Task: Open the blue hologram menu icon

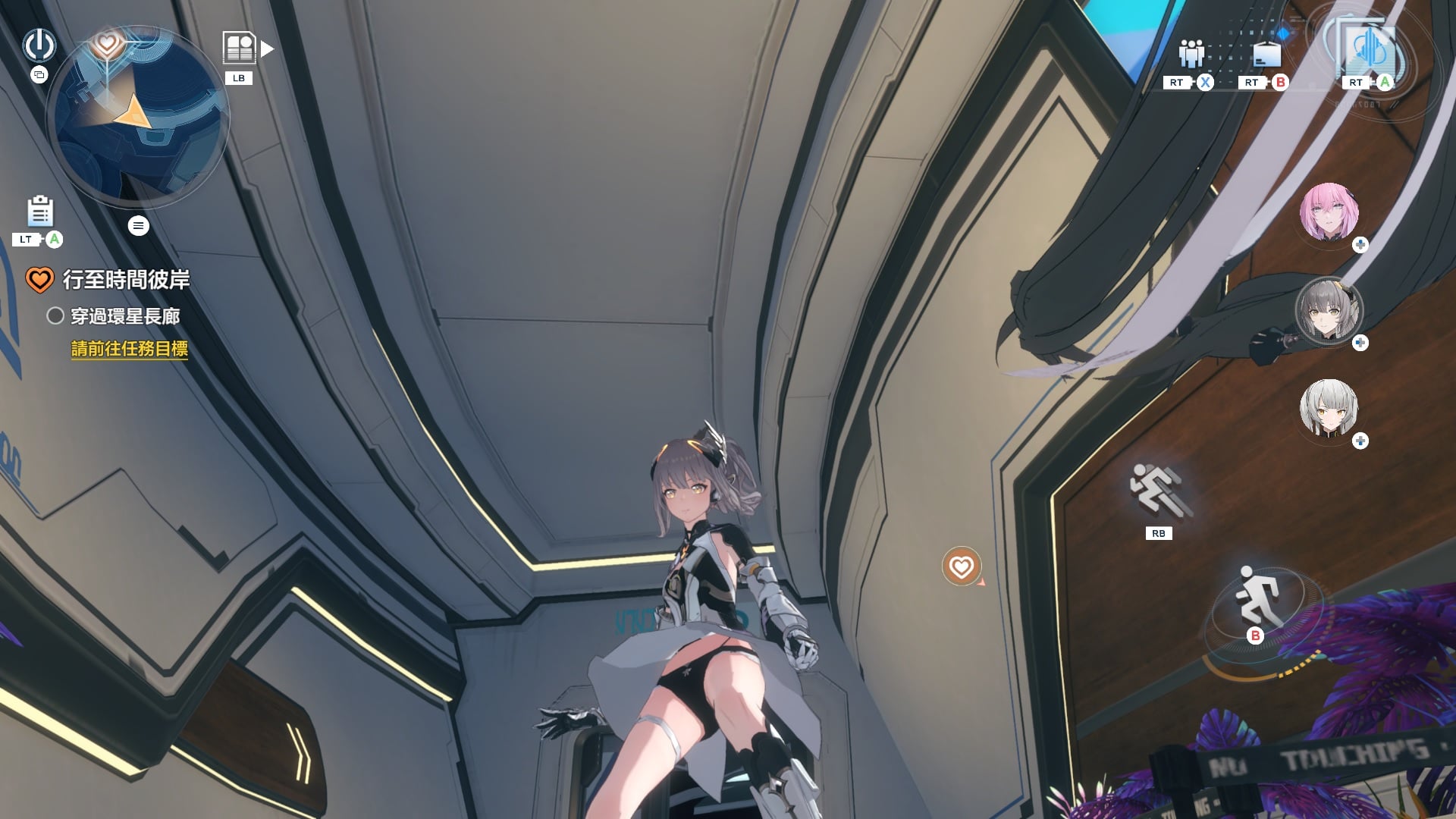Action: (1370, 49)
